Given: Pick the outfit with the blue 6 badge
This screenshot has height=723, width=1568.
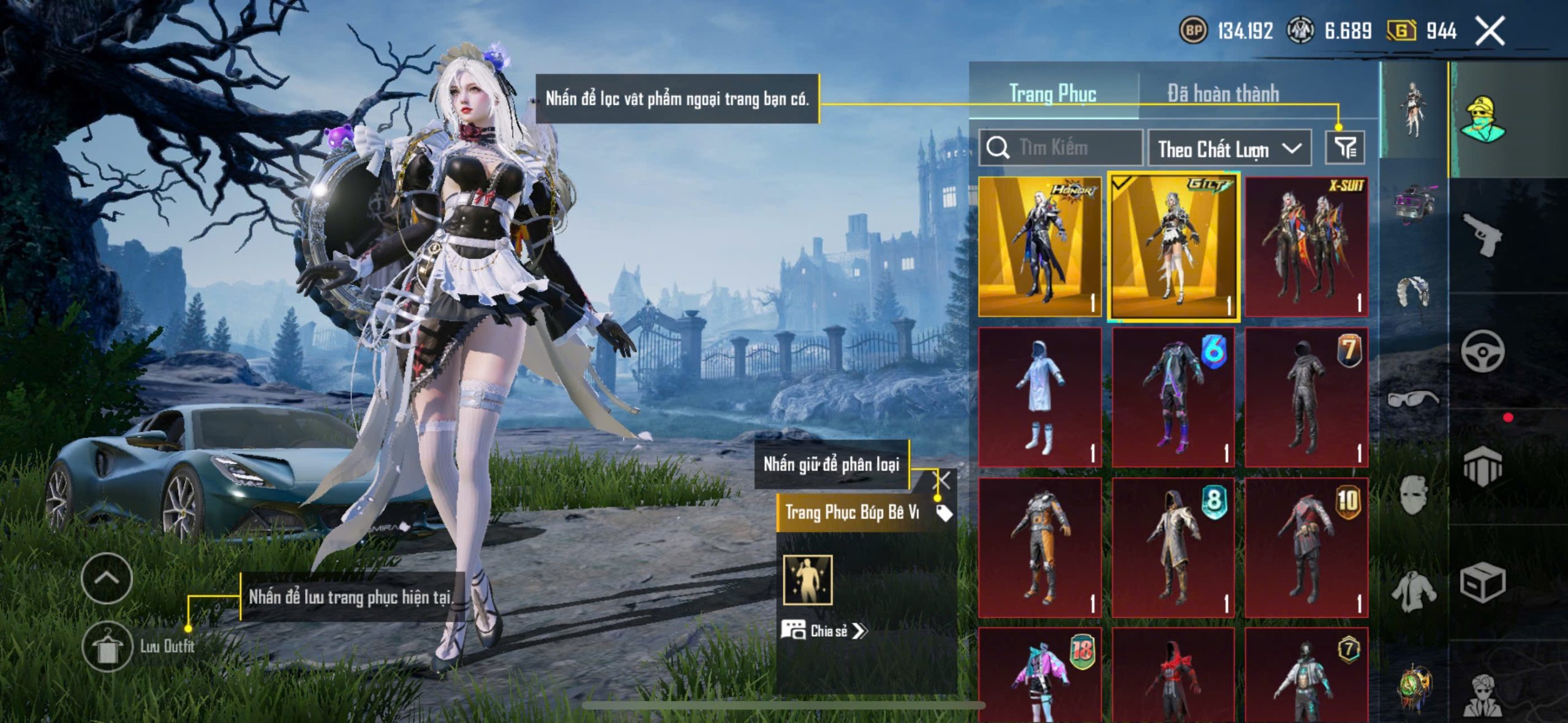Looking at the screenshot, I should coord(1173,397).
